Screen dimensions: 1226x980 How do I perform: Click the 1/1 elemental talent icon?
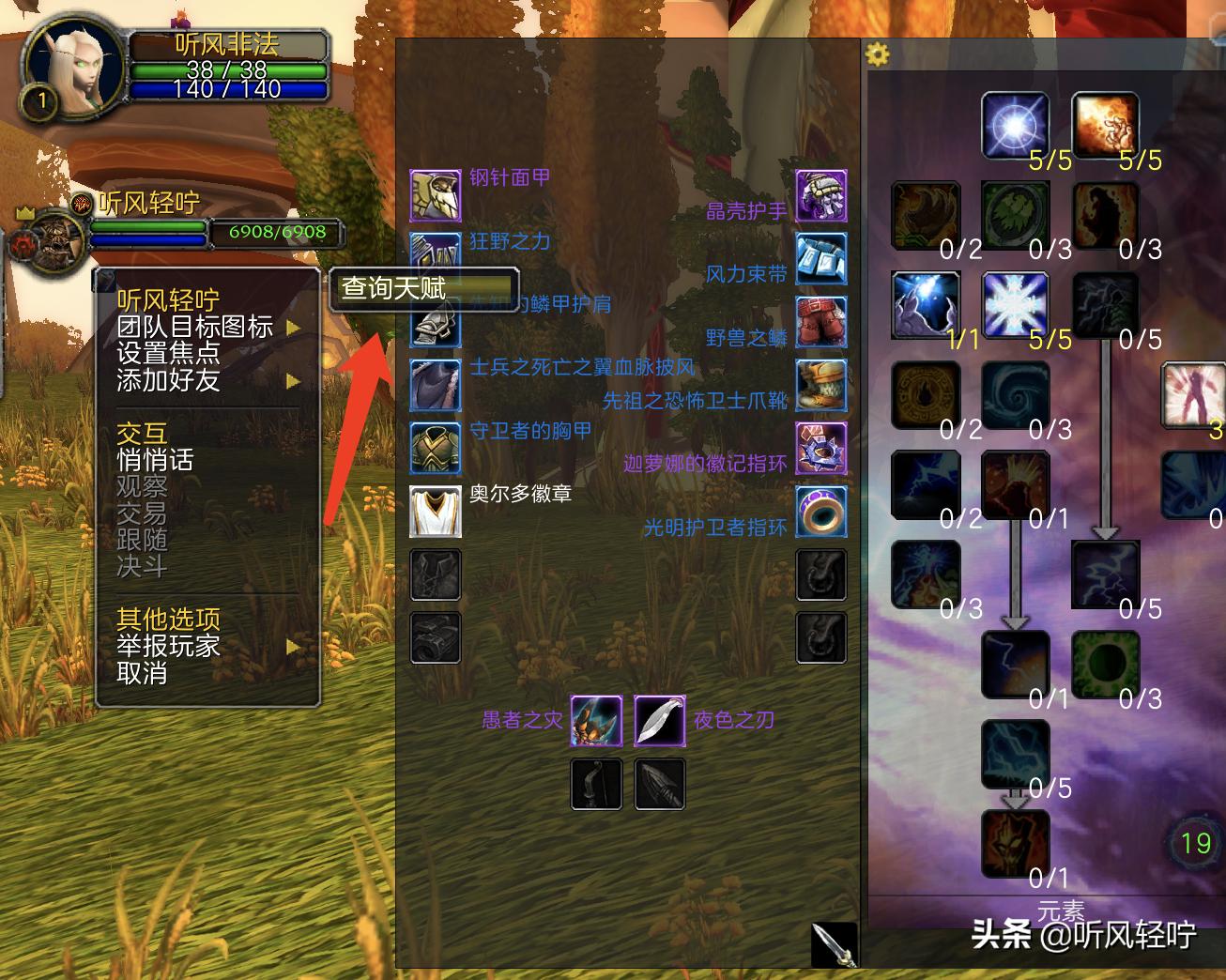(x=926, y=305)
